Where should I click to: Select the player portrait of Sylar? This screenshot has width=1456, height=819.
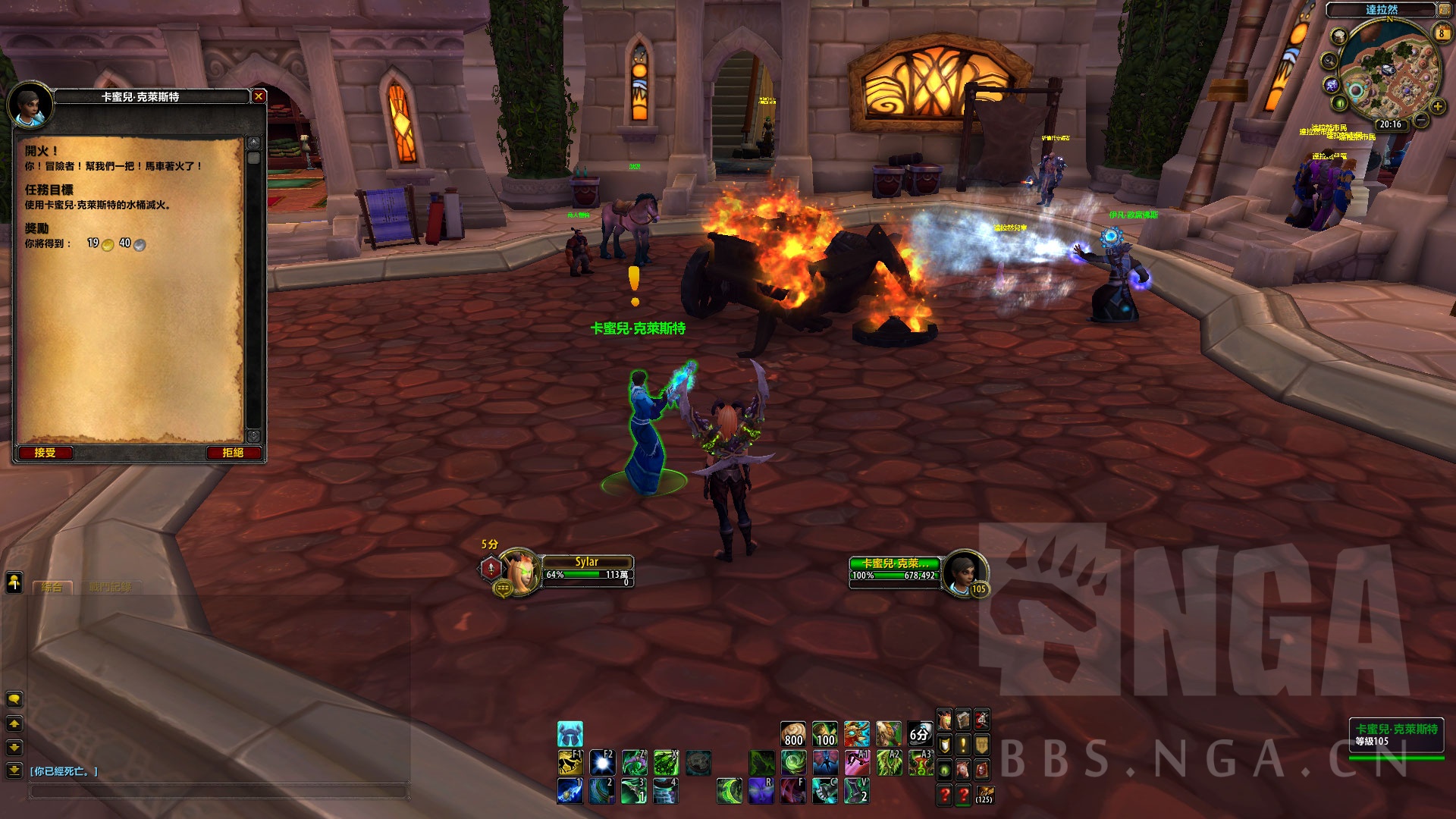point(520,570)
